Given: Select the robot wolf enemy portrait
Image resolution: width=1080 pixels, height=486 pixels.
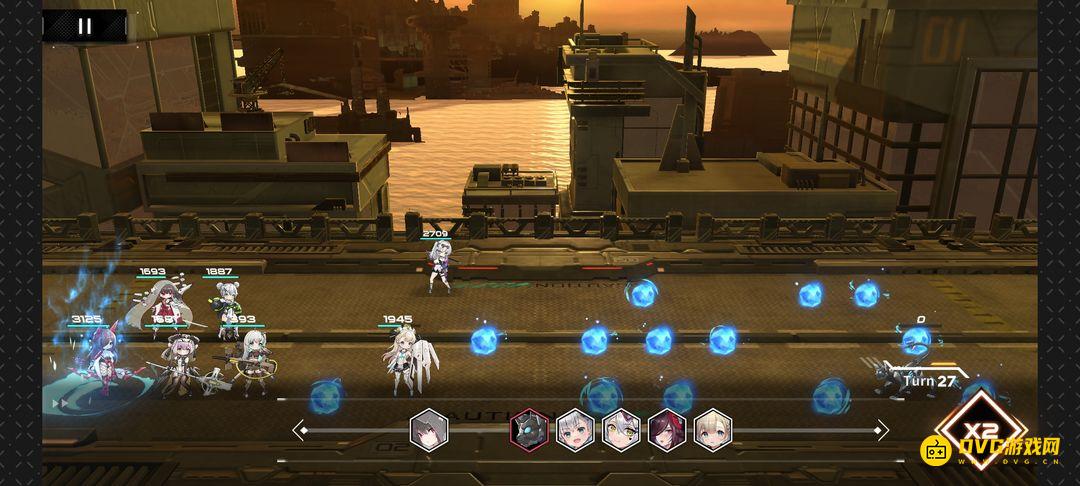Looking at the screenshot, I should tap(529, 430).
